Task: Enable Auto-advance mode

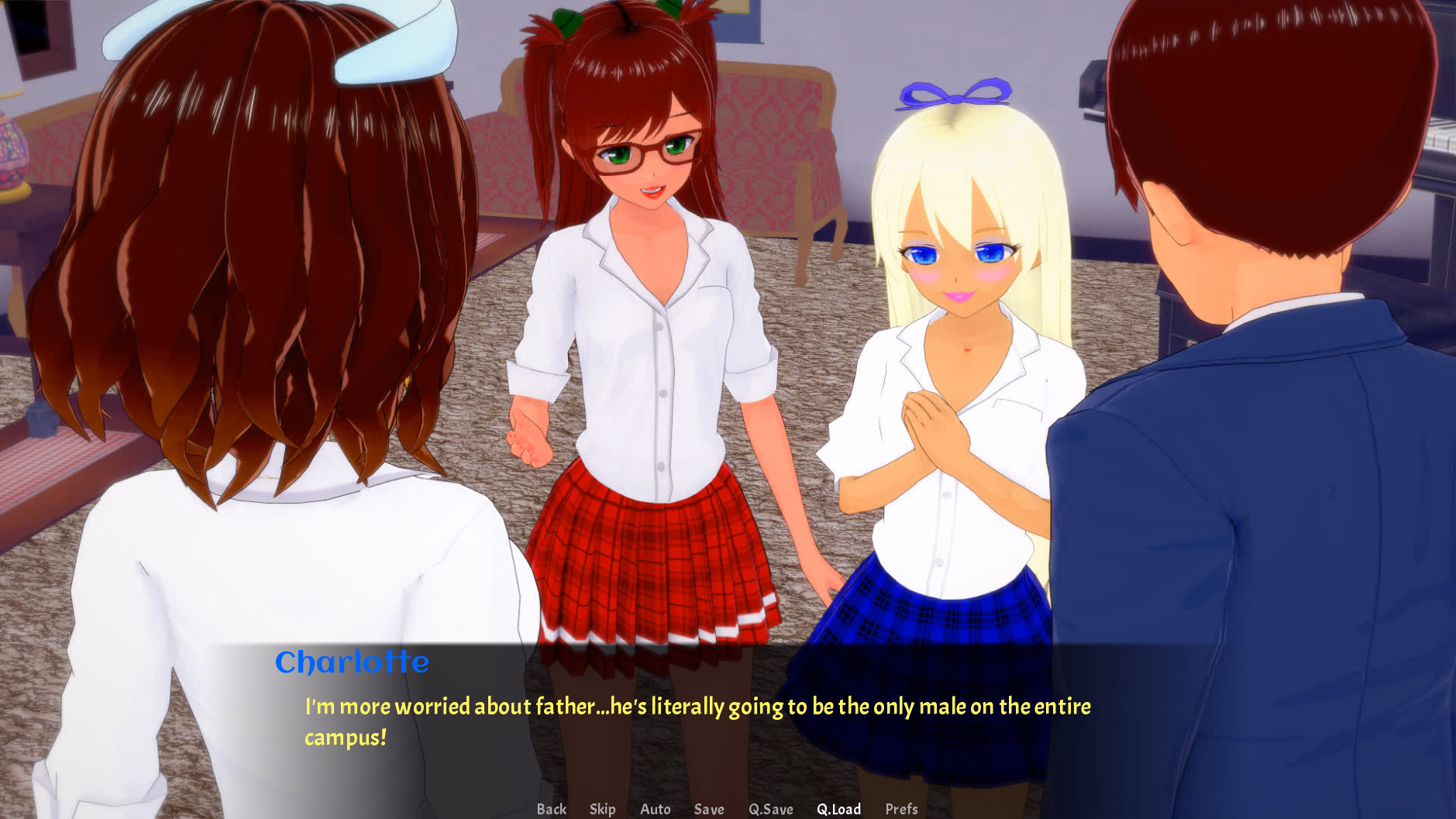Action: (x=655, y=809)
